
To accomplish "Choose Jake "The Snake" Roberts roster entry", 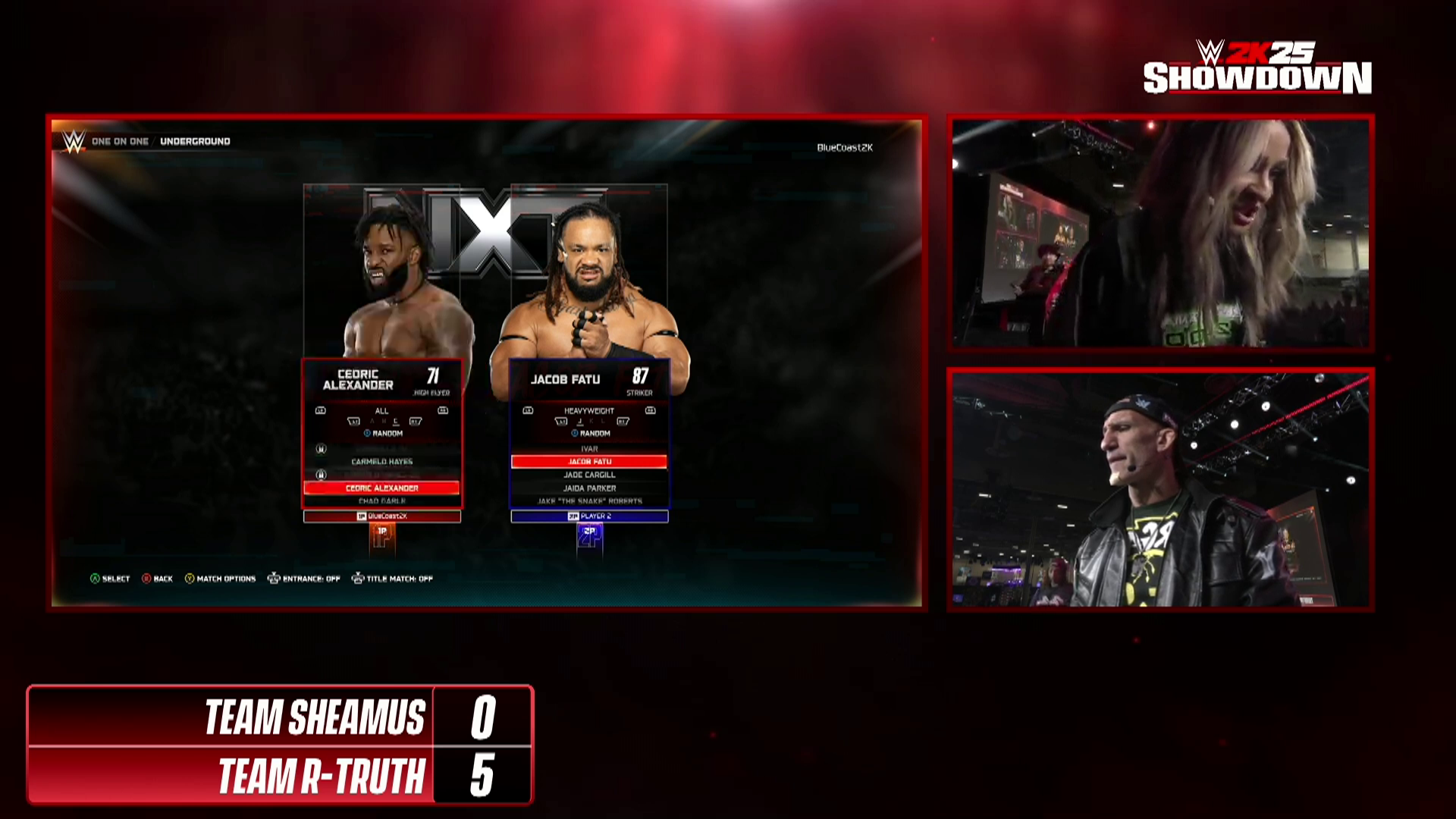I will point(589,501).
